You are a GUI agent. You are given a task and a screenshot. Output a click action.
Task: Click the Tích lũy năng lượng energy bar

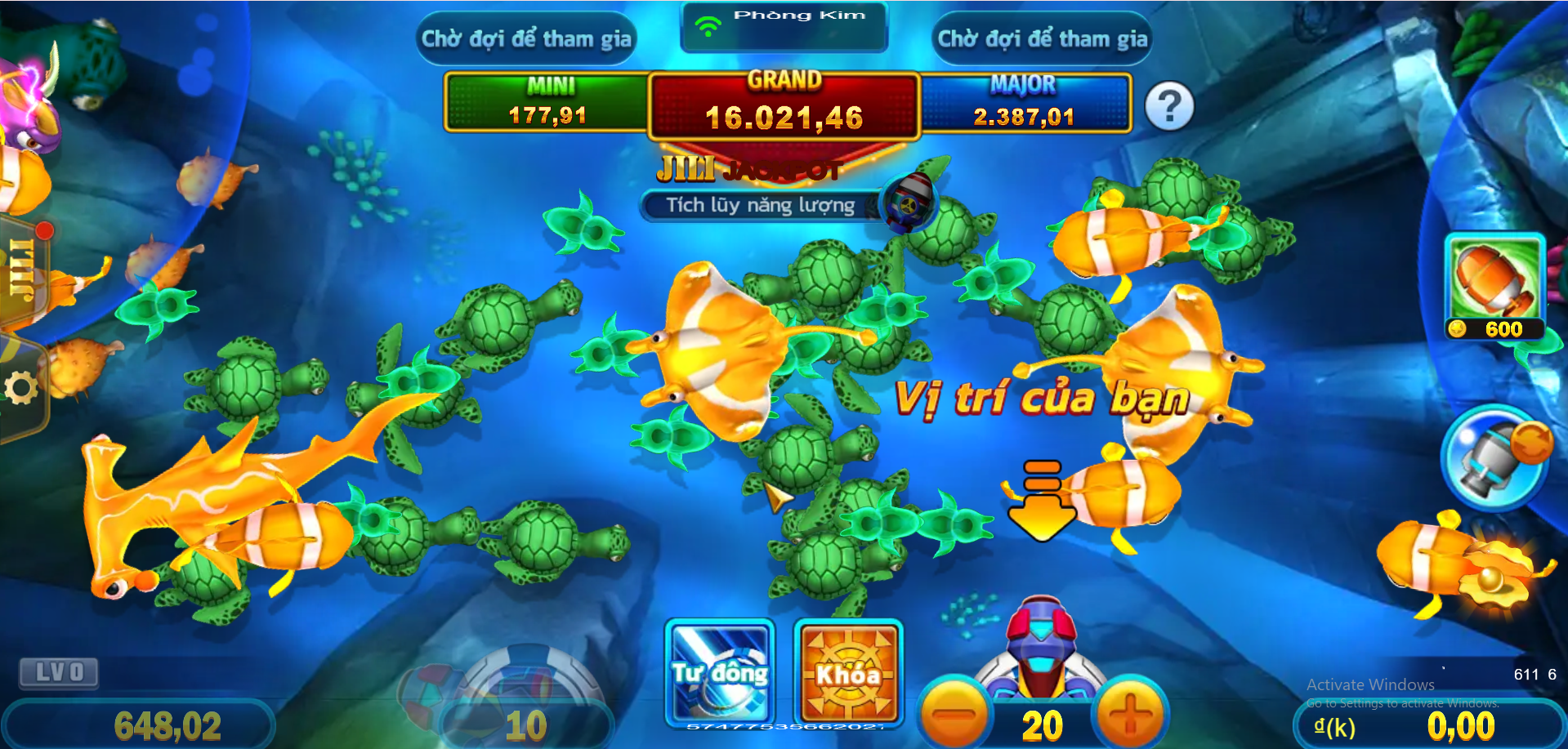pyautogui.click(x=760, y=205)
